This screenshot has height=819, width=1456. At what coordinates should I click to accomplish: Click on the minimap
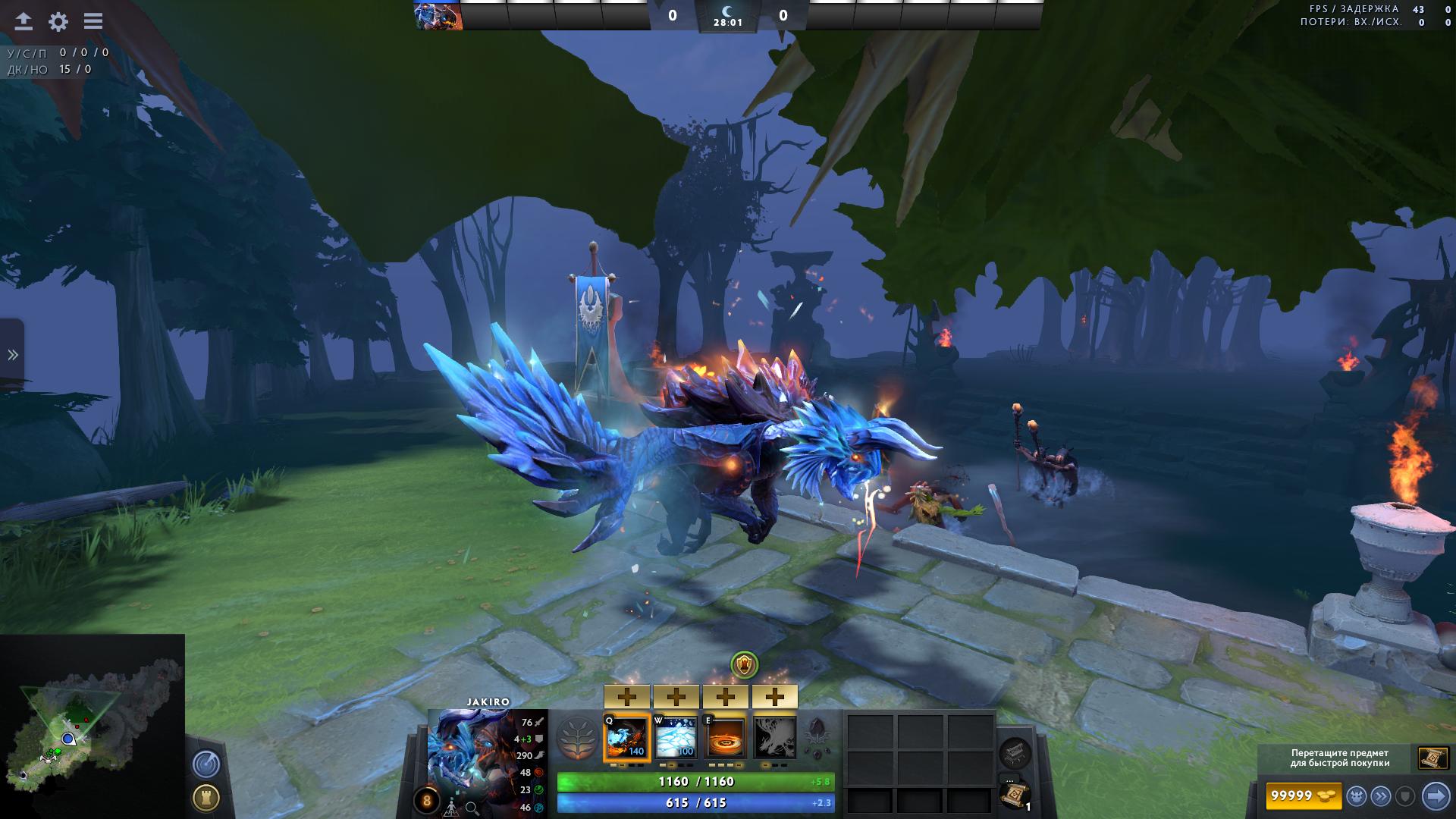pyautogui.click(x=91, y=726)
